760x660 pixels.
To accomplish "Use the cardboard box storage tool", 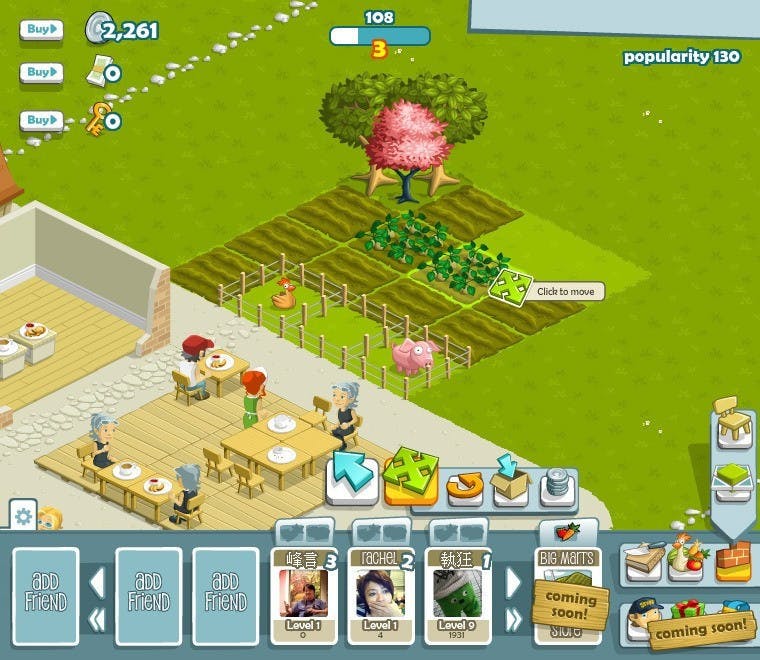I will pos(511,484).
